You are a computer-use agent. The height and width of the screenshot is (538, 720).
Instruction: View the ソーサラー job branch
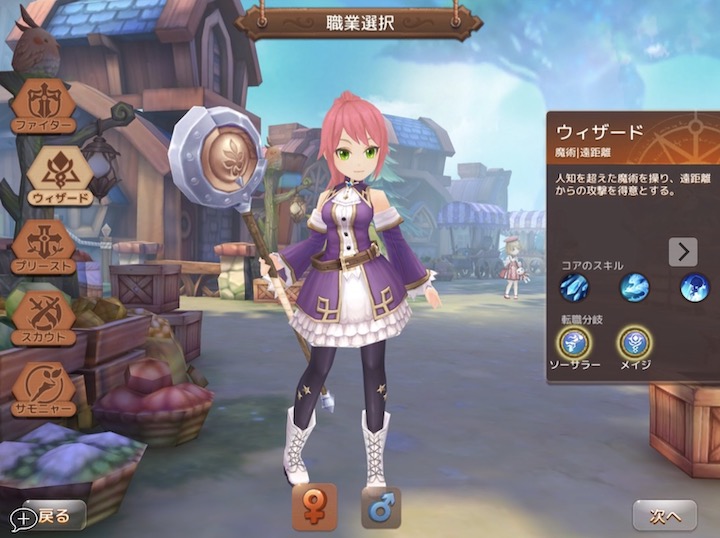575,343
